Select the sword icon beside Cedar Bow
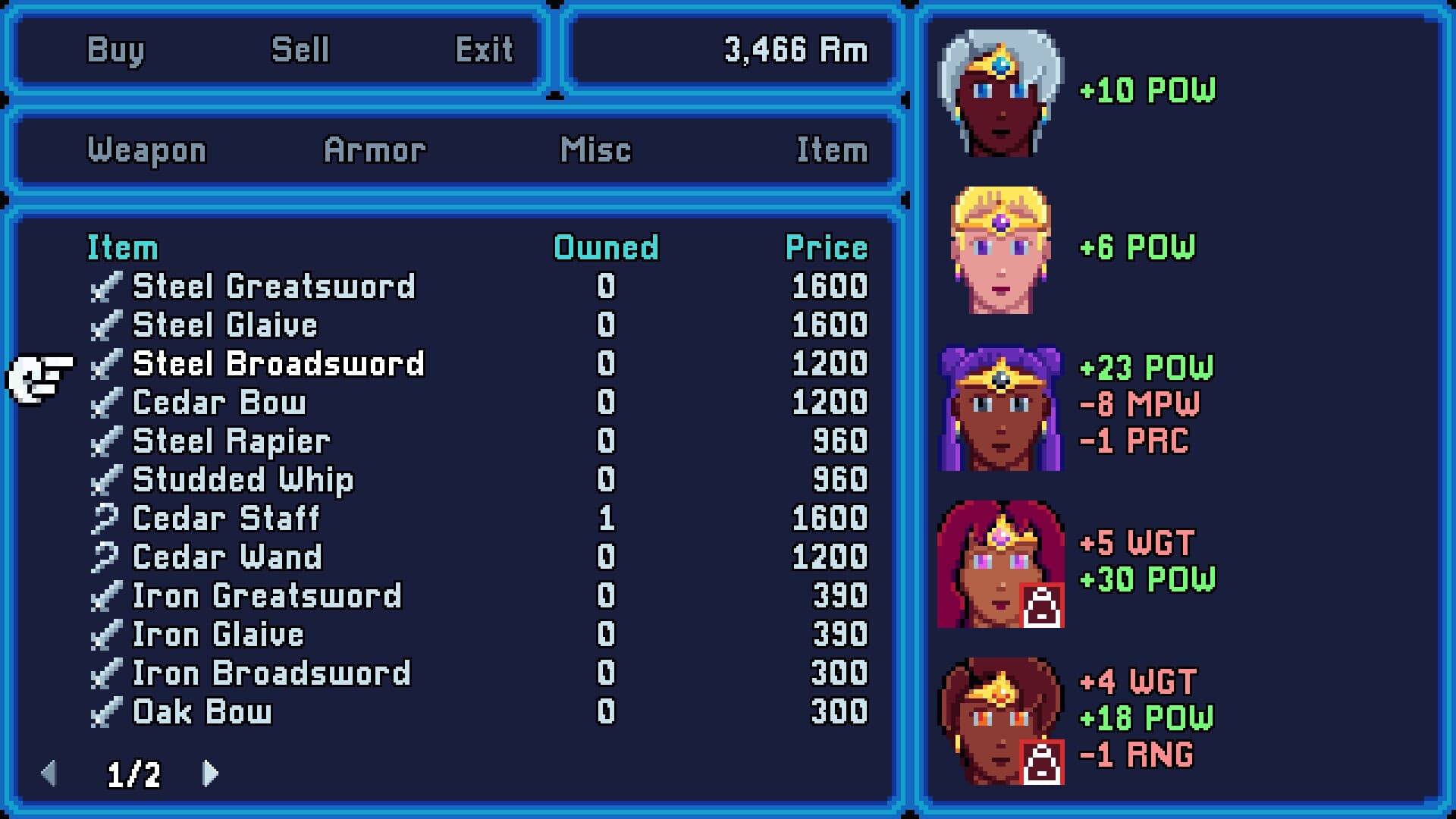This screenshot has width=1456, height=819. click(x=108, y=403)
